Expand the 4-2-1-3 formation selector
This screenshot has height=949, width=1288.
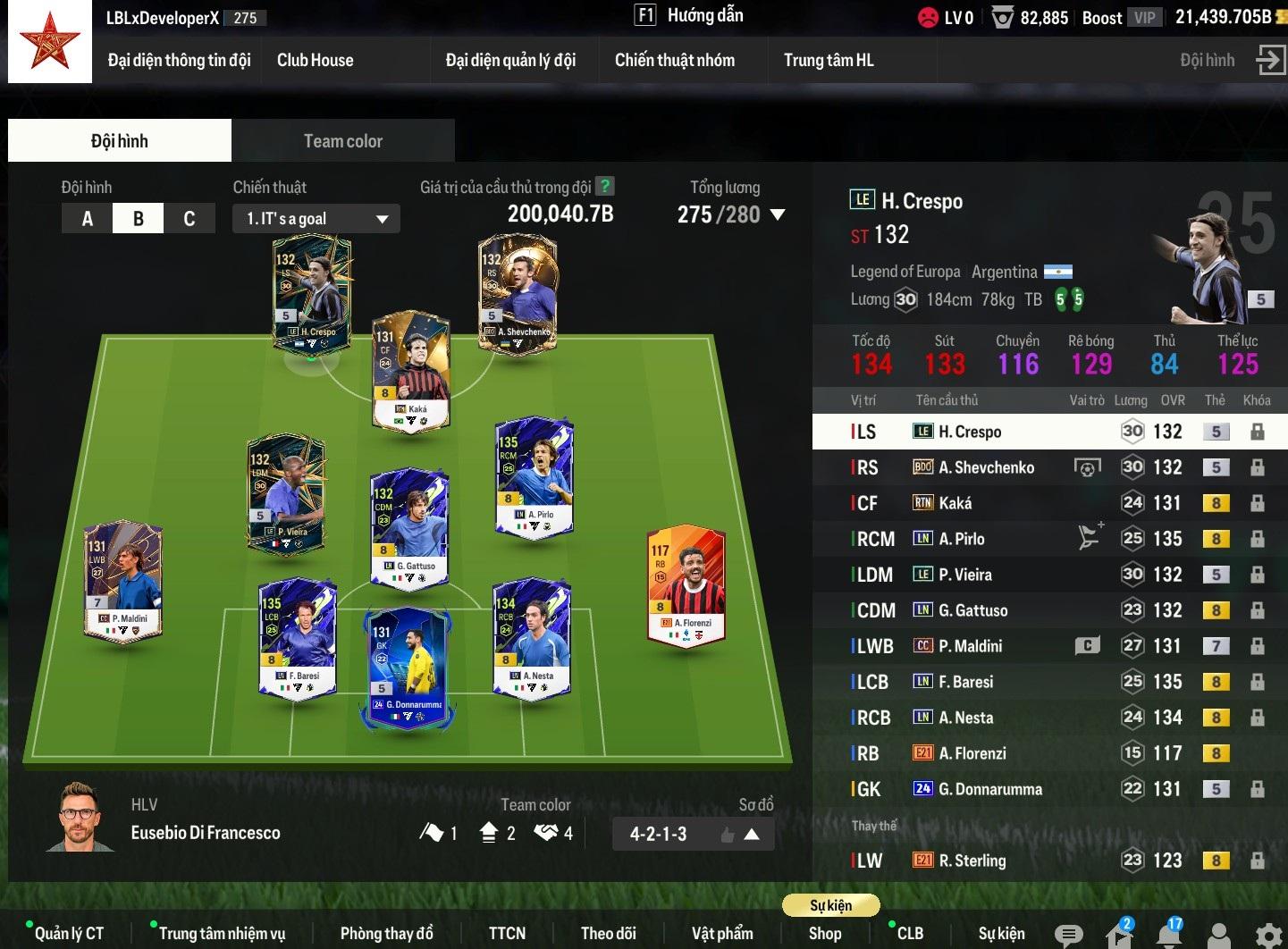[x=752, y=834]
